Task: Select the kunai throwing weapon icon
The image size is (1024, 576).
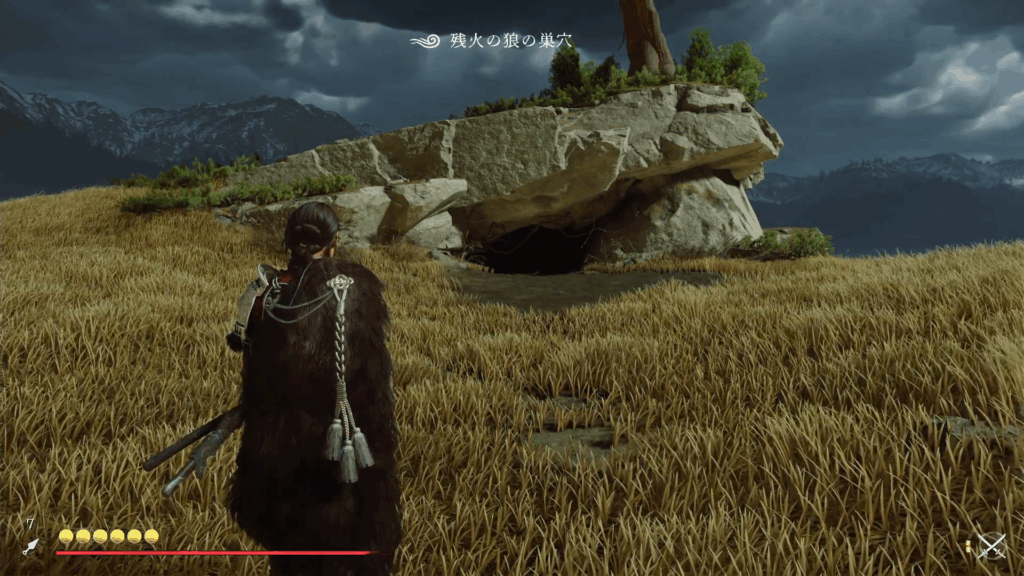Action: (31, 546)
